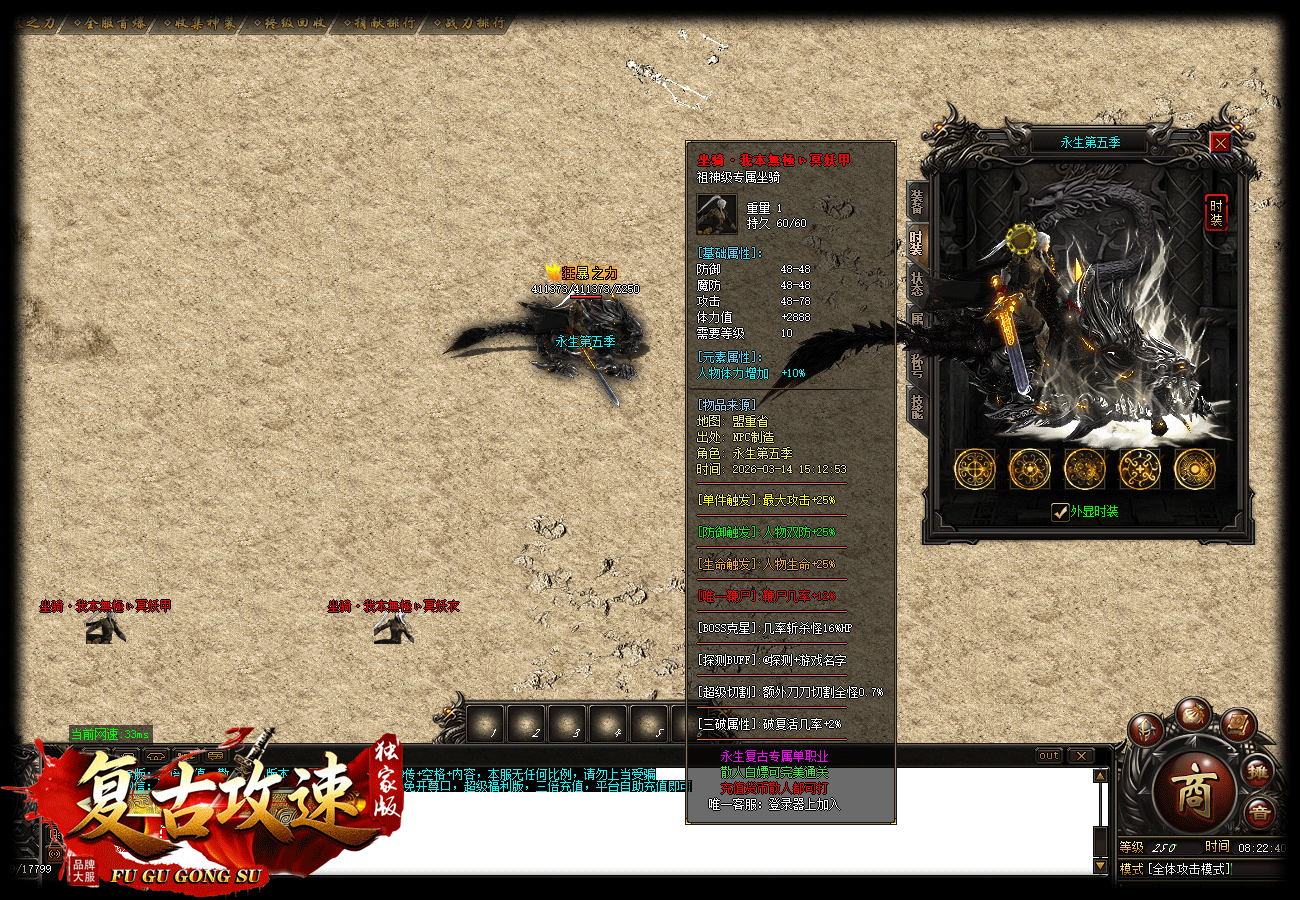
Task: Show the 捐献排行 ranking
Action: click(x=384, y=23)
